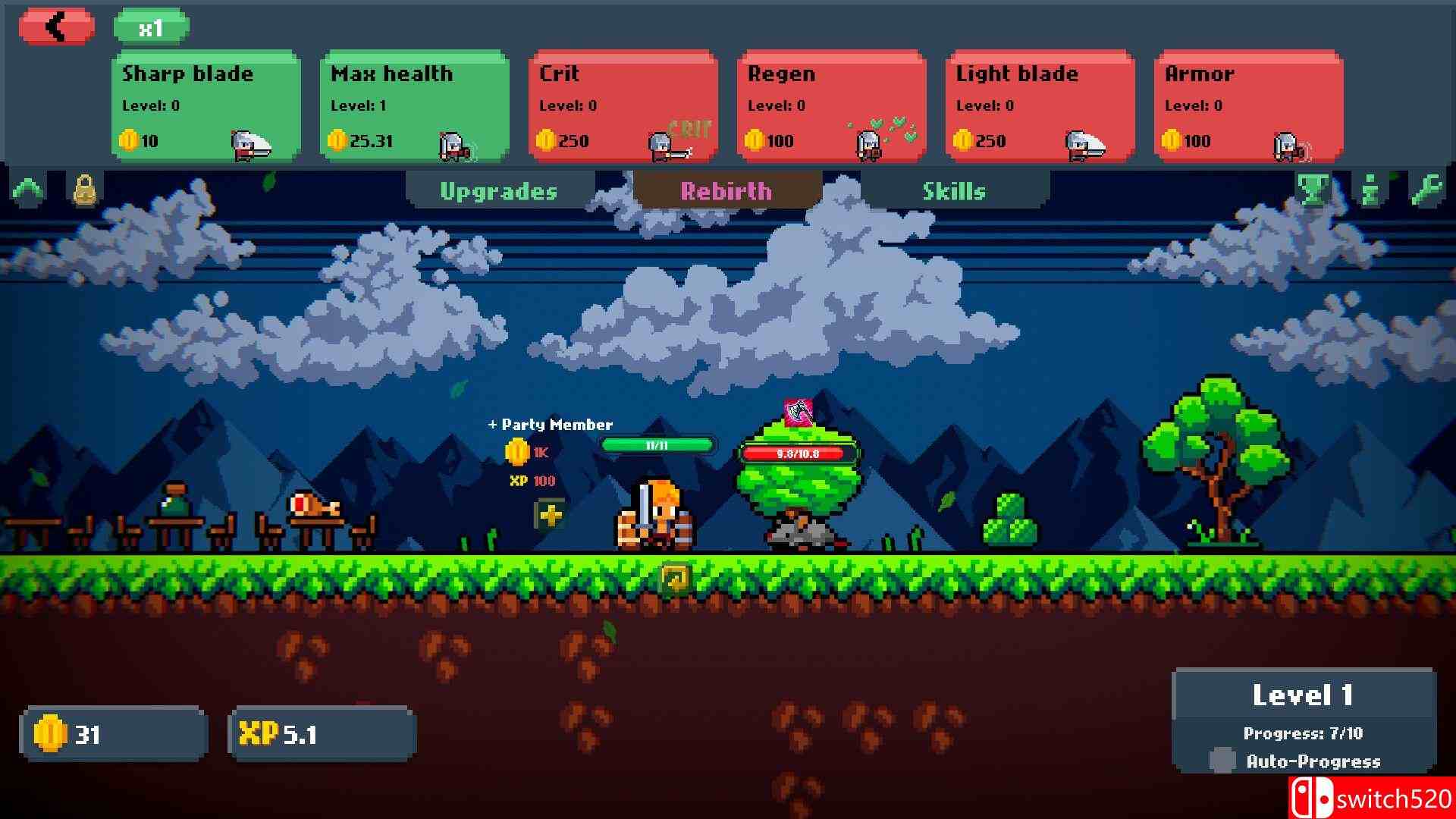The width and height of the screenshot is (1456, 819).
Task: Open settings with the wrench icon
Action: point(1426,190)
